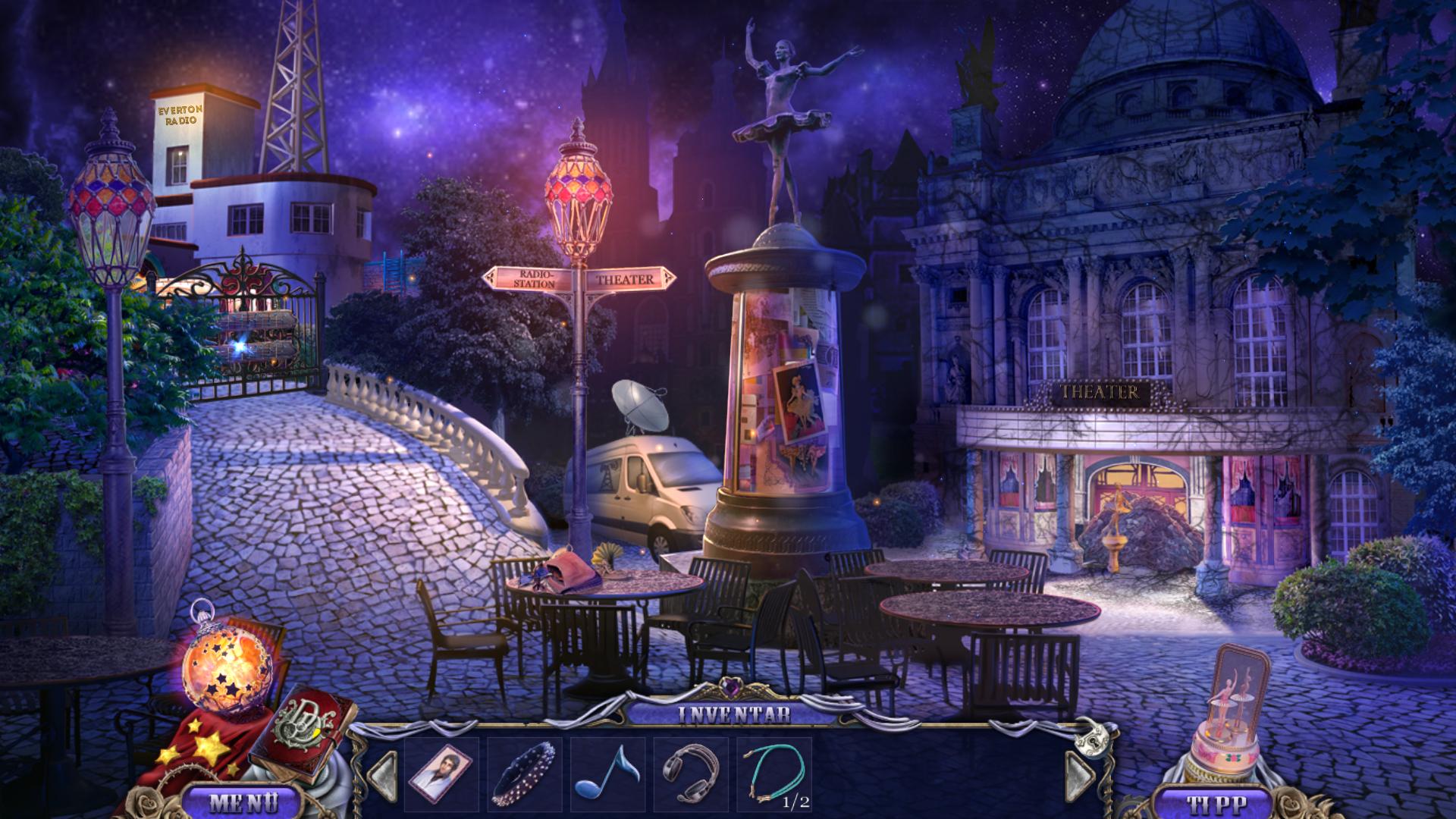The height and width of the screenshot is (819, 1456).
Task: Select the man's portrait photo in inventory
Action: [441, 775]
